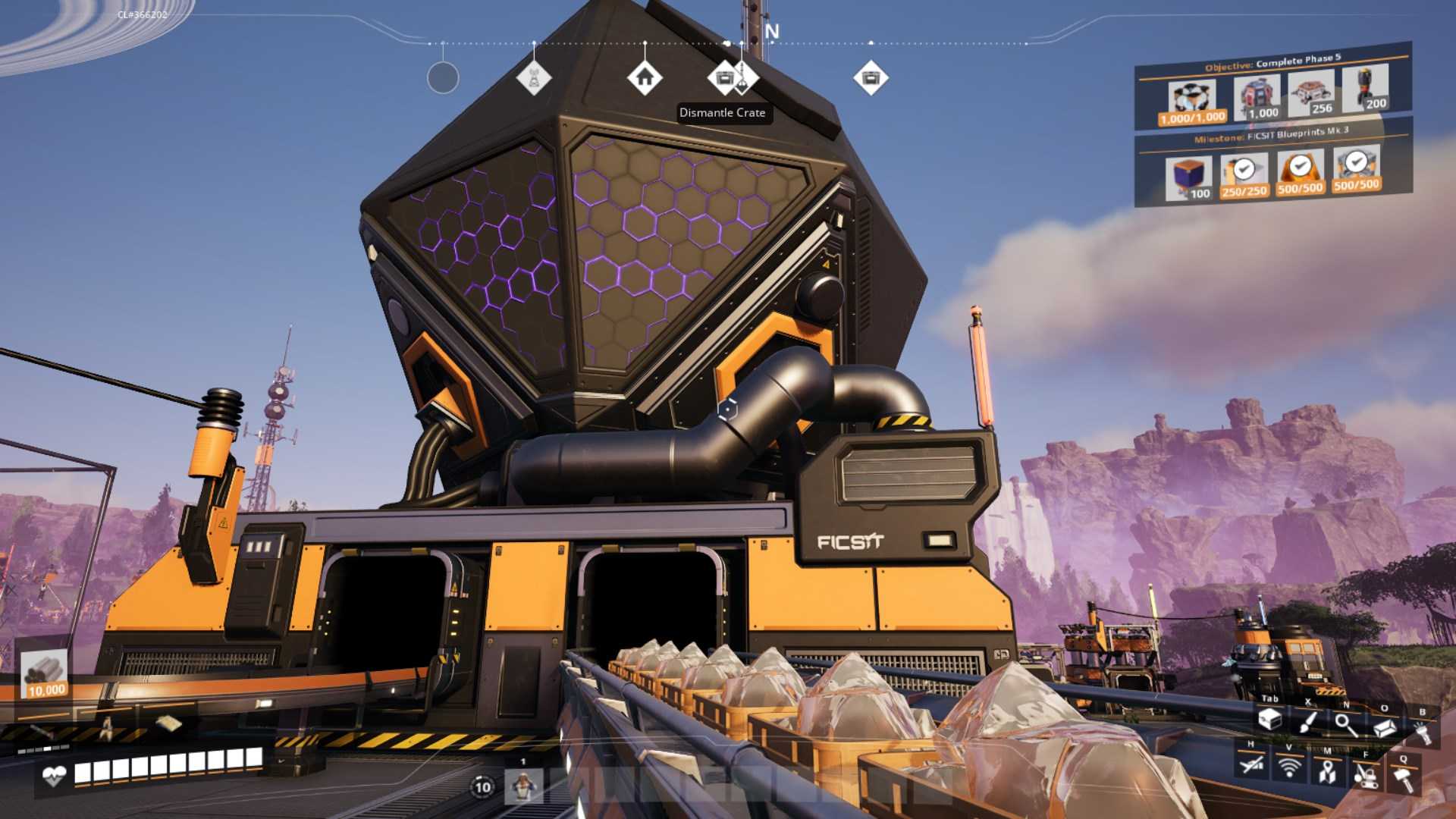Open the map with the pin icon

[x=1326, y=772]
